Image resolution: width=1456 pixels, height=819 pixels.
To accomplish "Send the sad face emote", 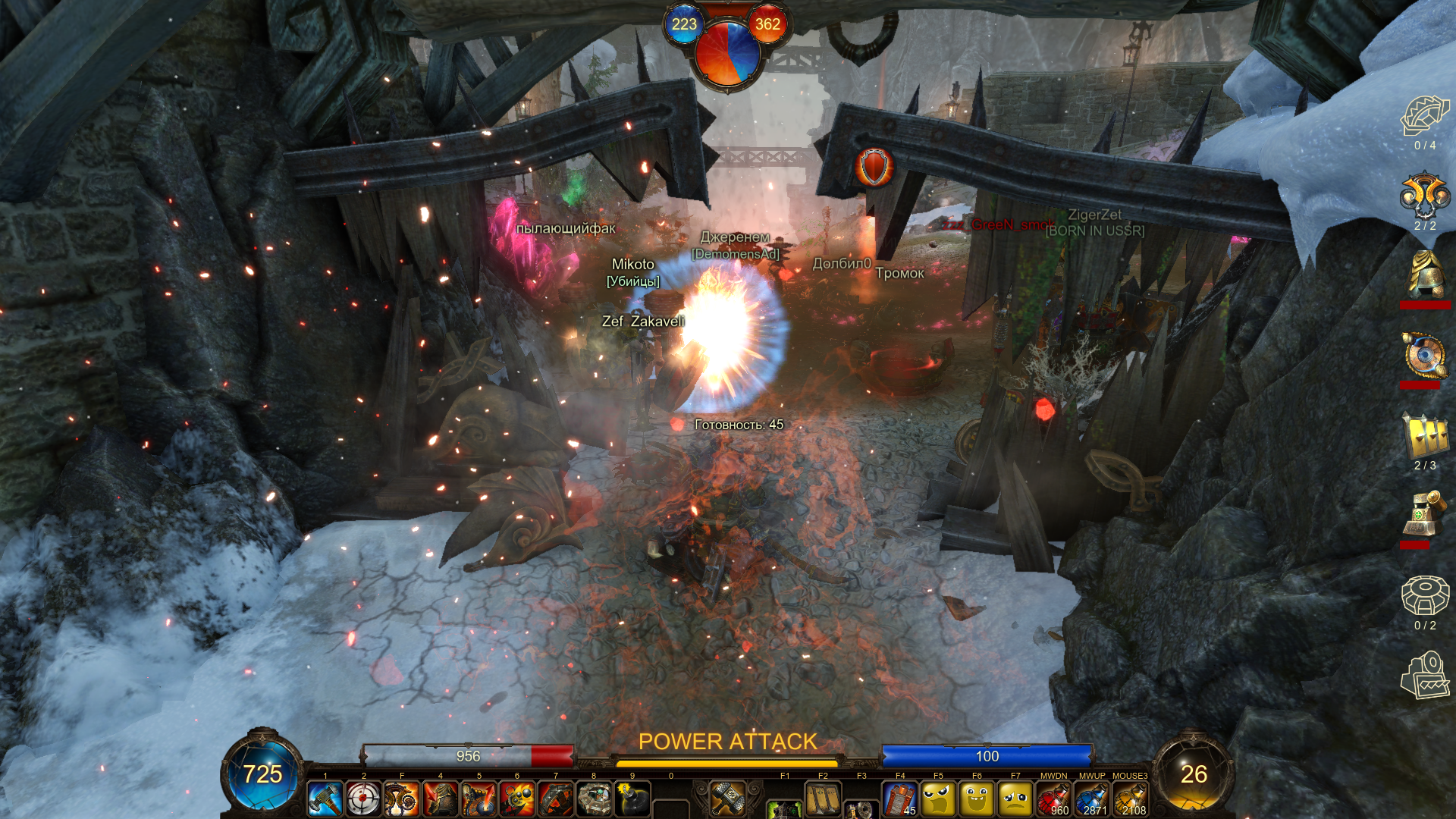I will coord(1015,799).
